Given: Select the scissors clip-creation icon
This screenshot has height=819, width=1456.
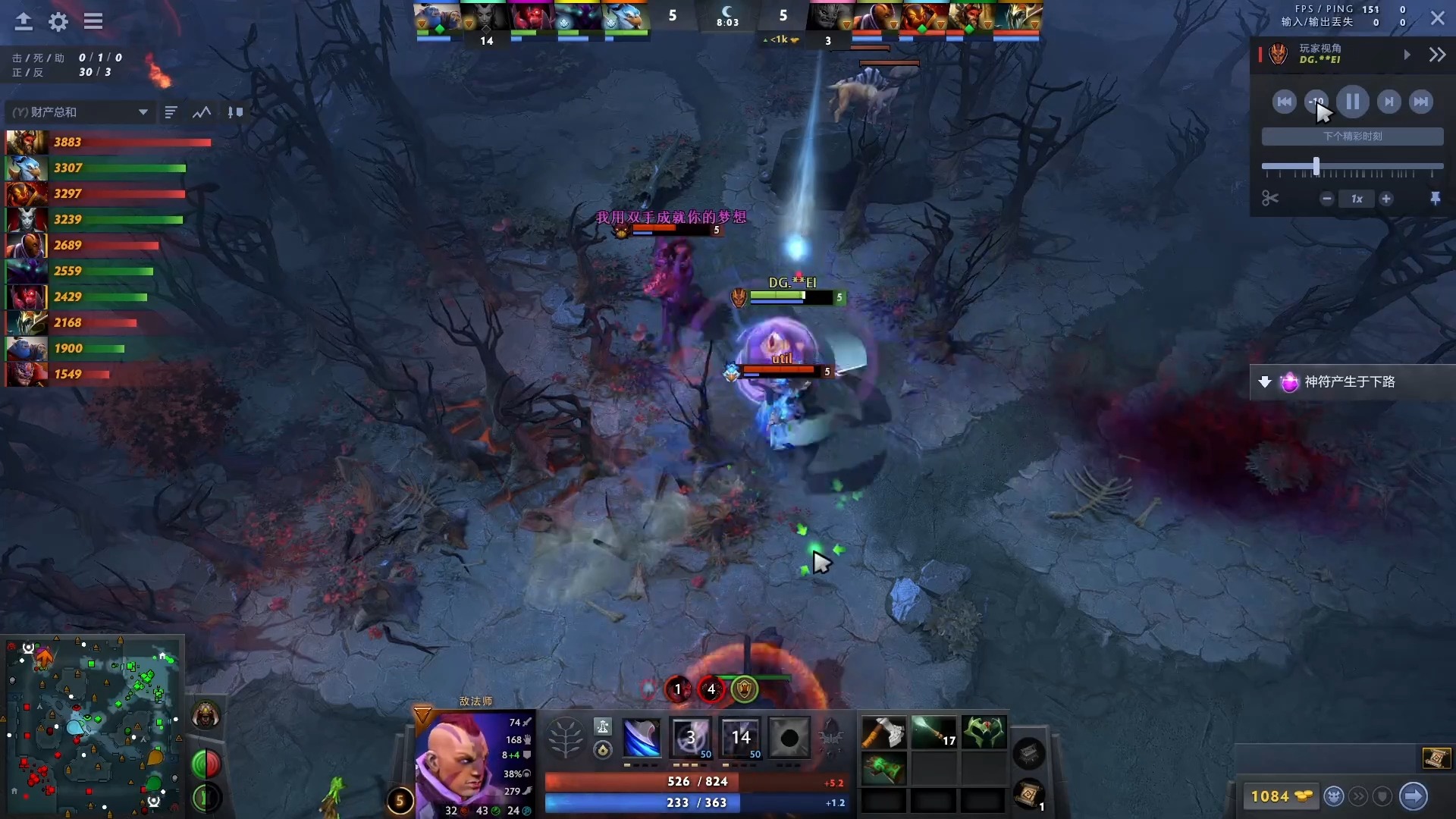Looking at the screenshot, I should click(x=1270, y=198).
